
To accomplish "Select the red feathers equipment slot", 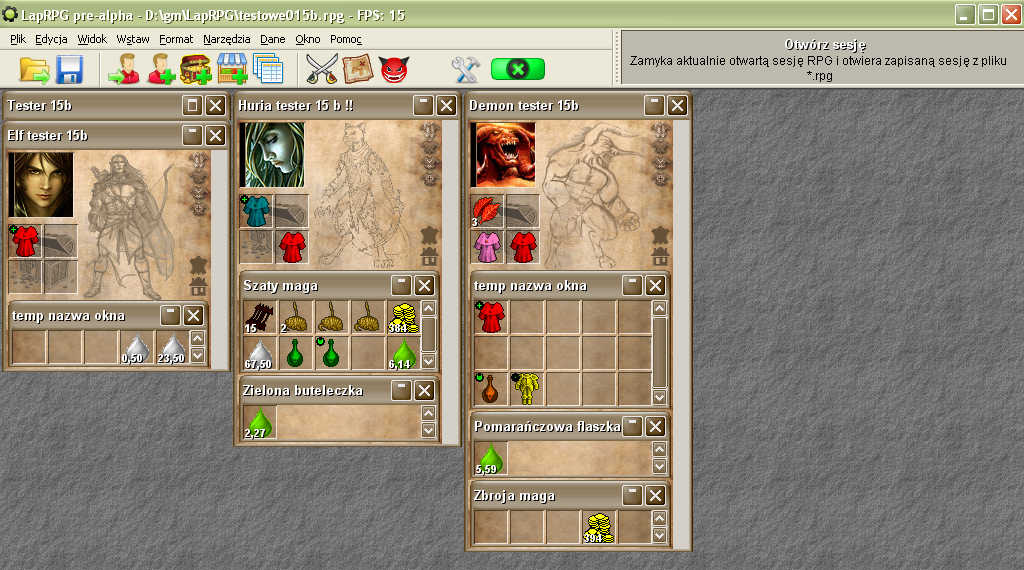I will (x=487, y=211).
